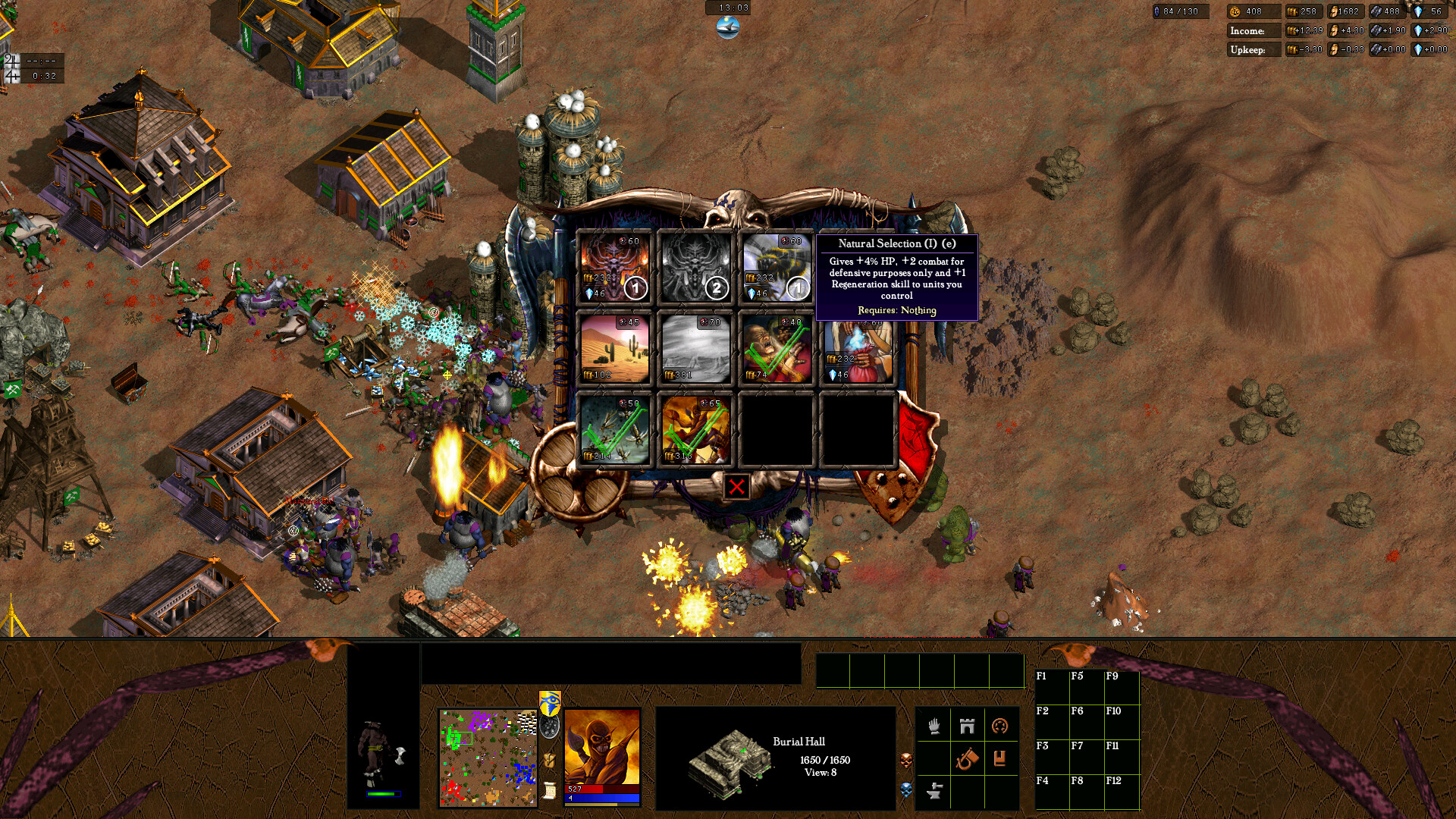The height and width of the screenshot is (819, 1456).
Task: Click the castle tower command icon
Action: 966,726
